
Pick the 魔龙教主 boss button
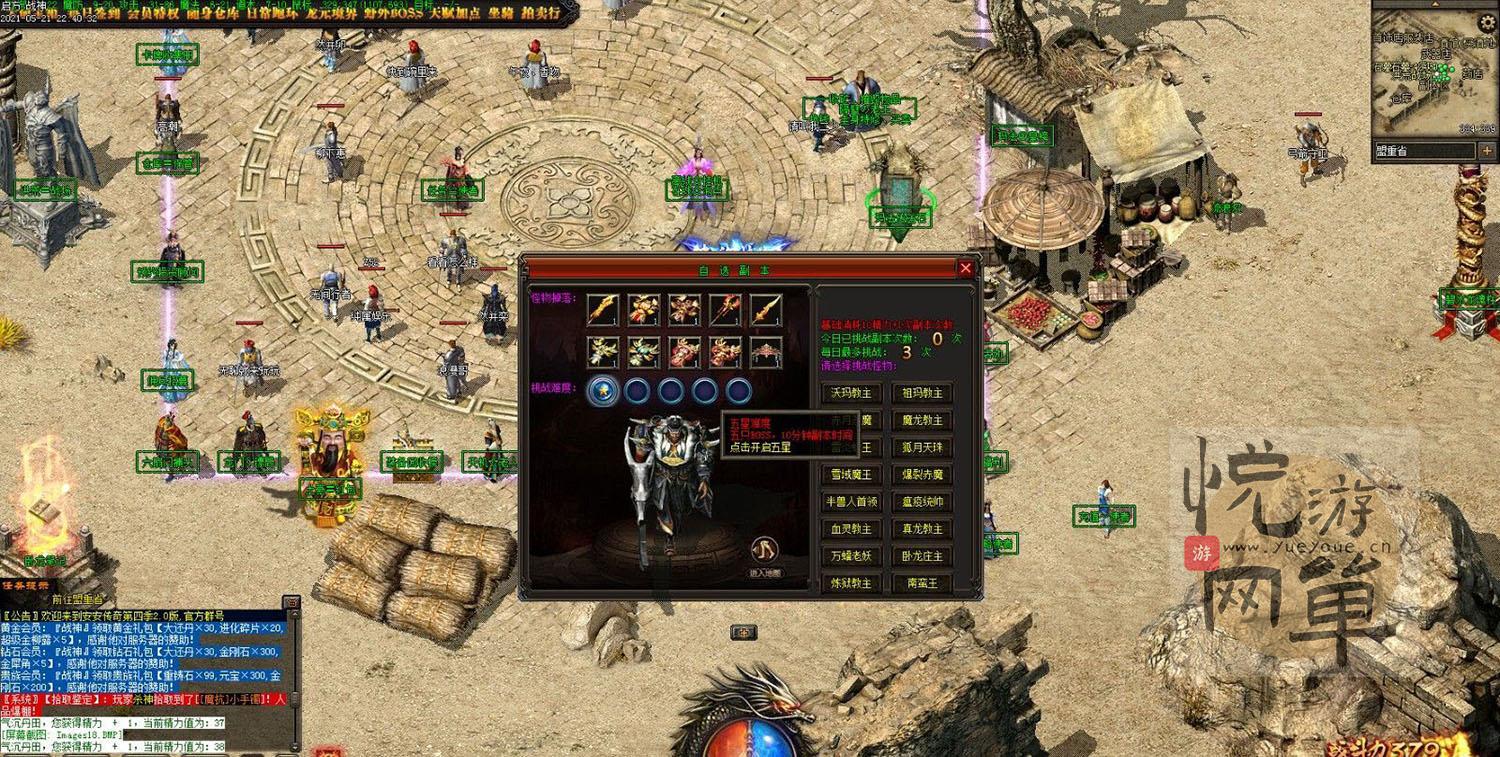(922, 420)
